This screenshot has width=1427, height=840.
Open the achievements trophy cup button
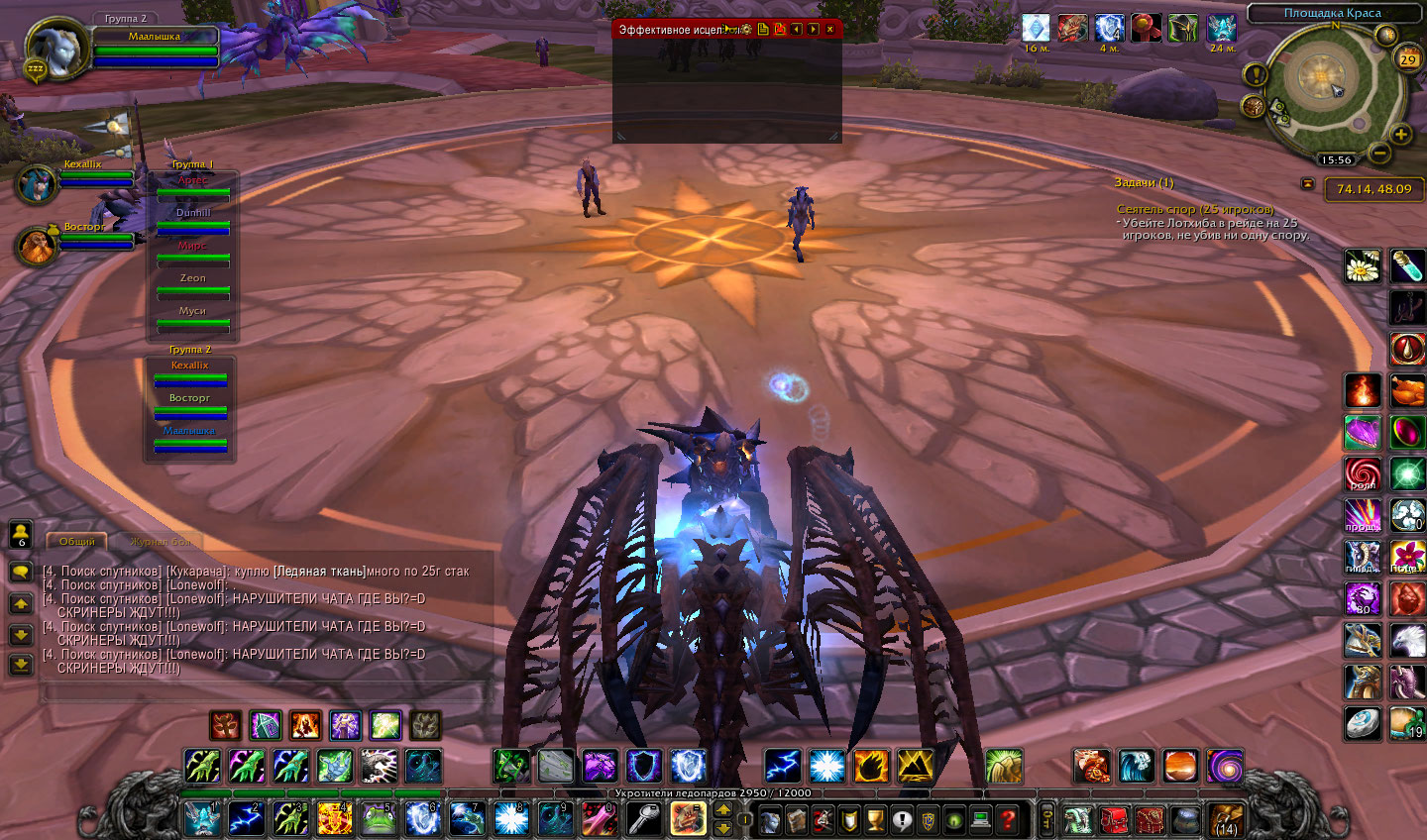(x=875, y=819)
